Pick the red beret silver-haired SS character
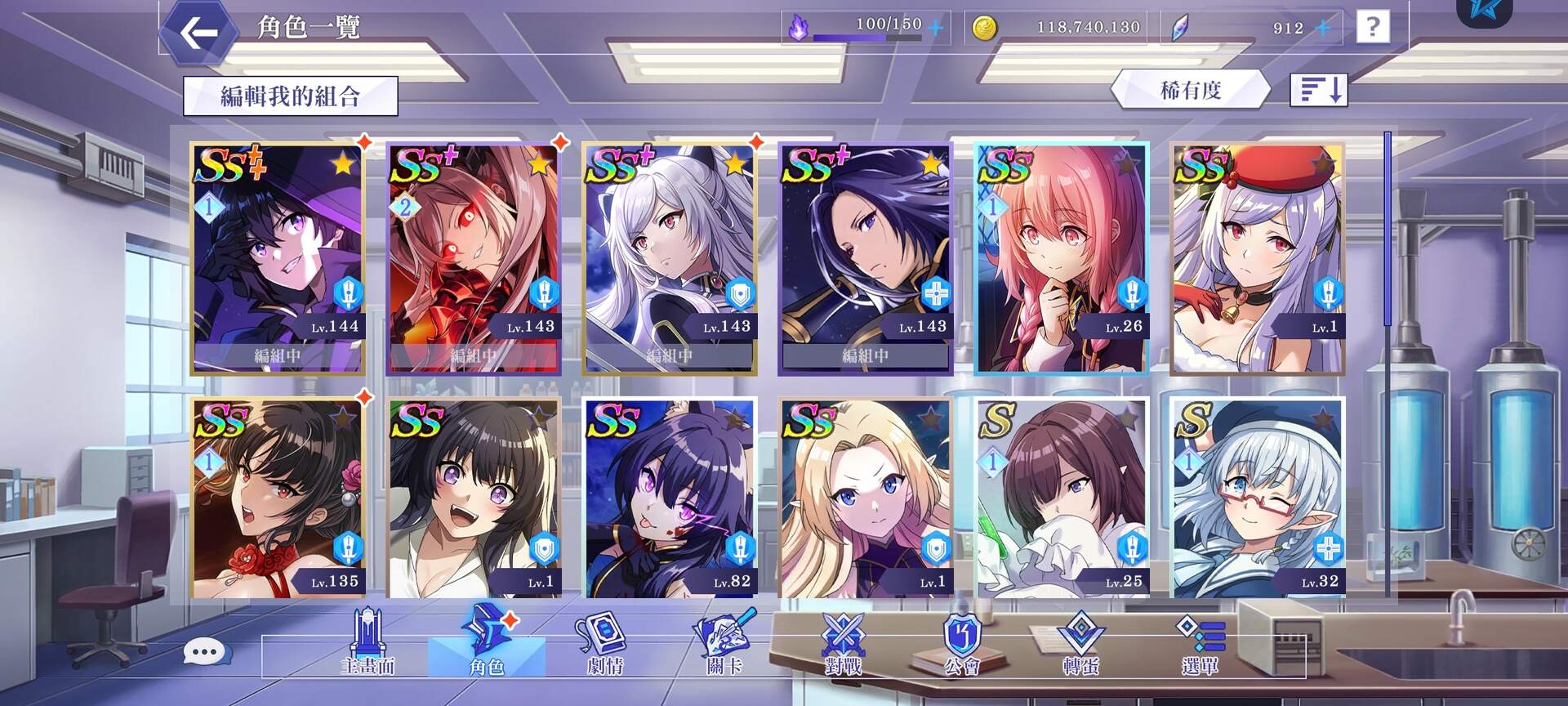This screenshot has width=1568, height=706. coord(1258,258)
